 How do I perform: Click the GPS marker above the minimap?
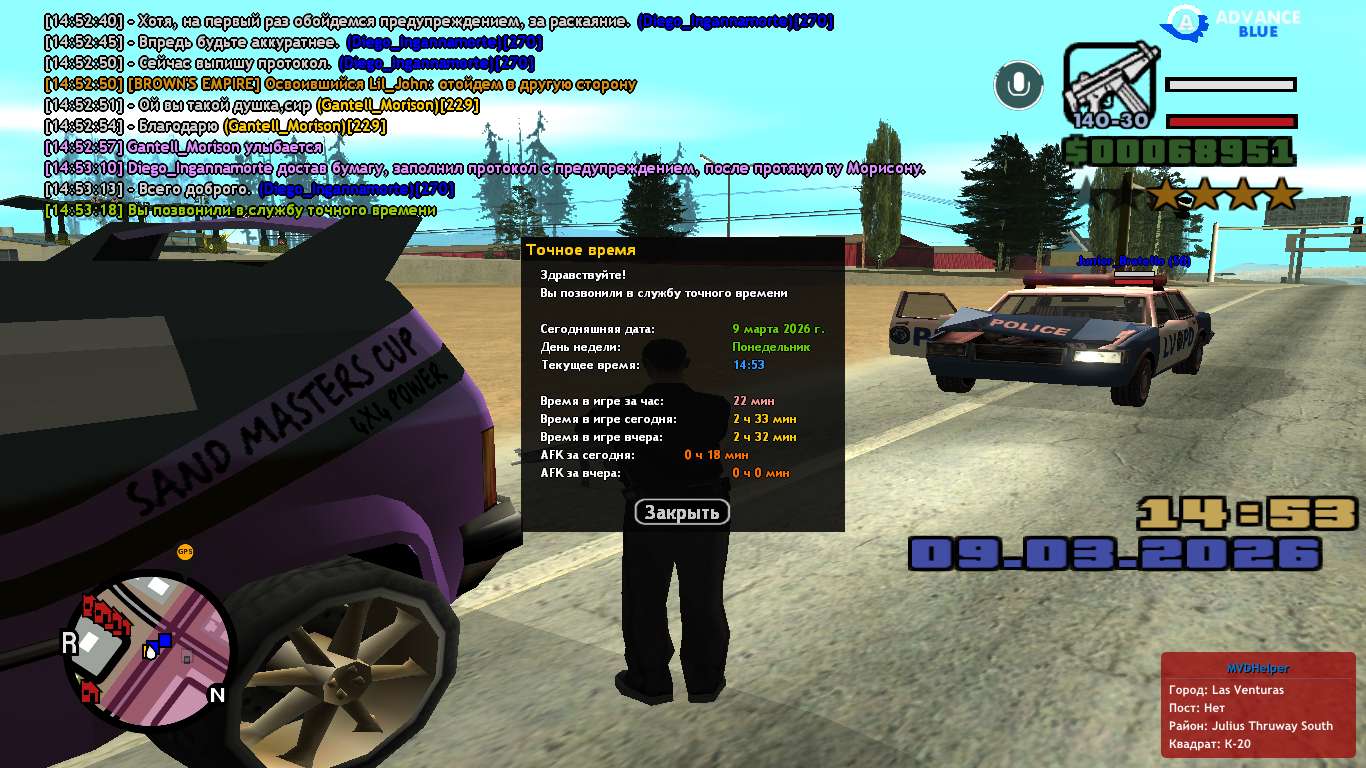coord(185,551)
